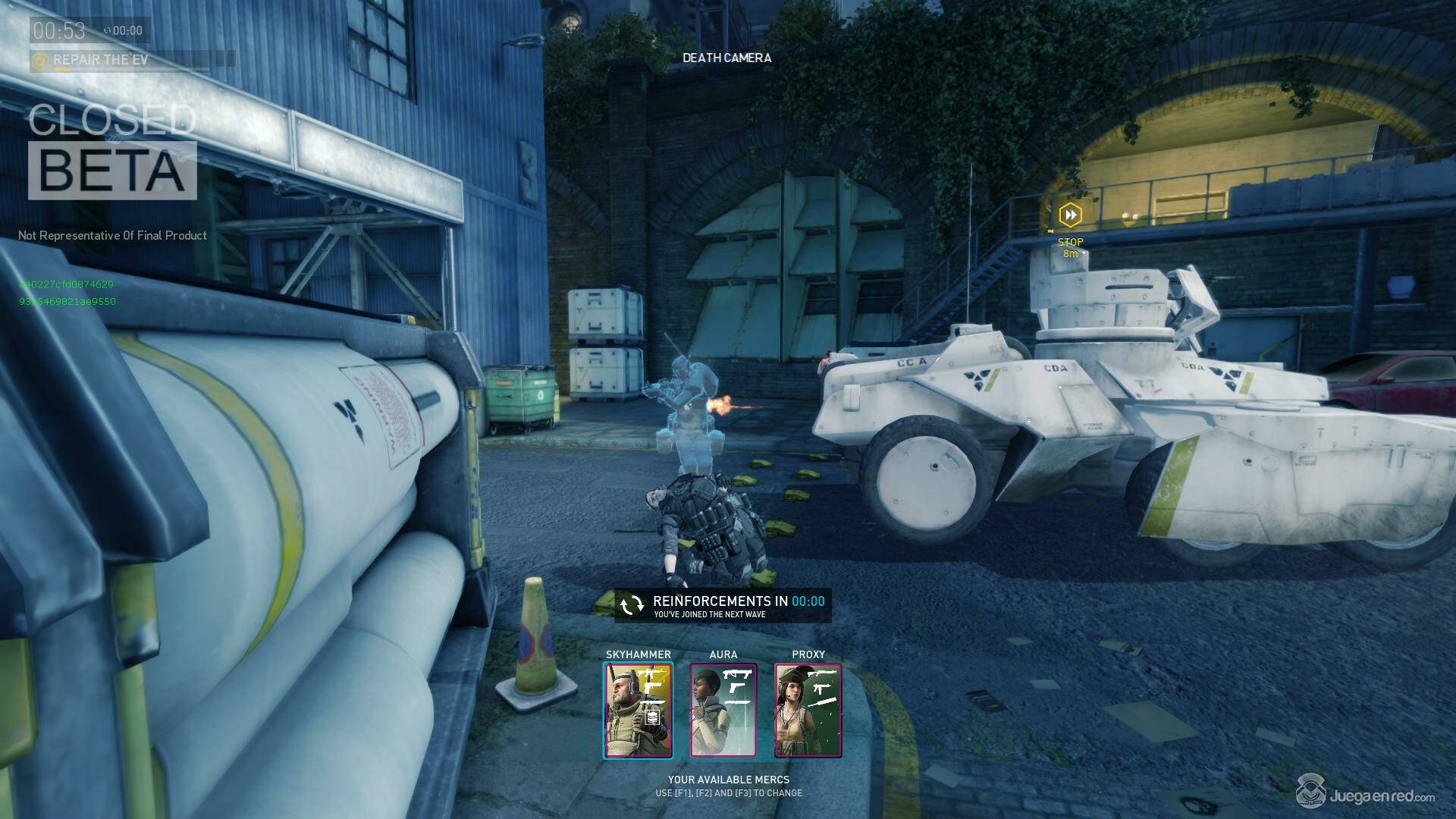Choose the Aura merc card
The image size is (1456, 819).
[x=723, y=710]
